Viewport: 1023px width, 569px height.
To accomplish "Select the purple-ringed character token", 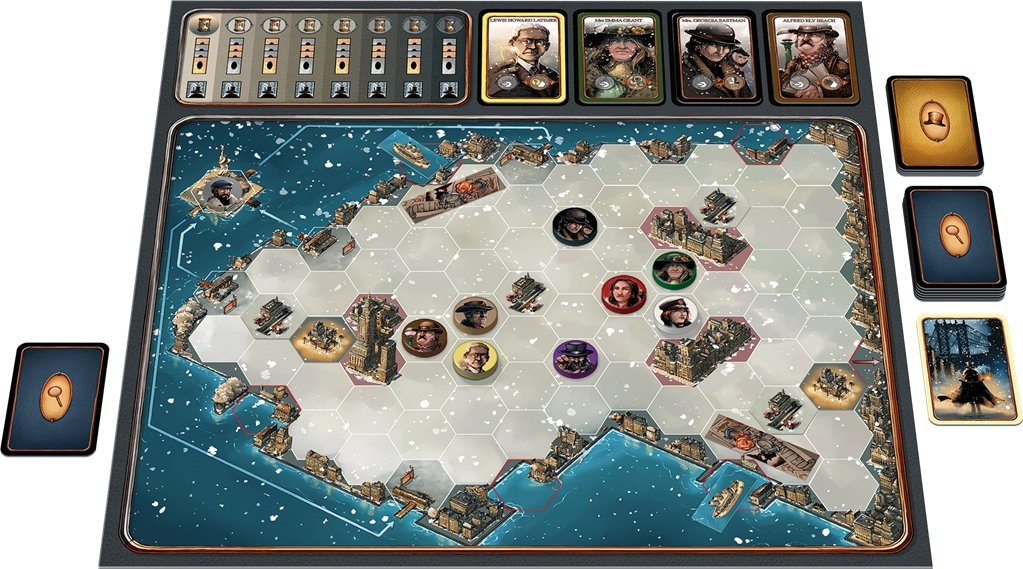I will point(575,359).
